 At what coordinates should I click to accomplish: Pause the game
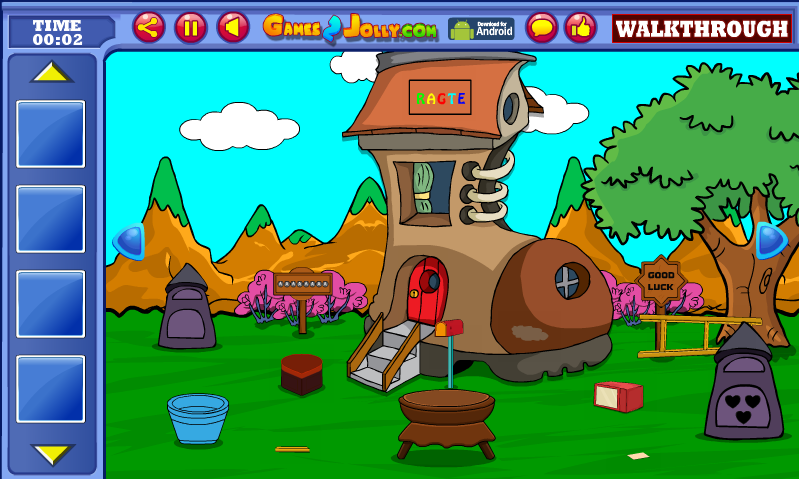pos(191,27)
